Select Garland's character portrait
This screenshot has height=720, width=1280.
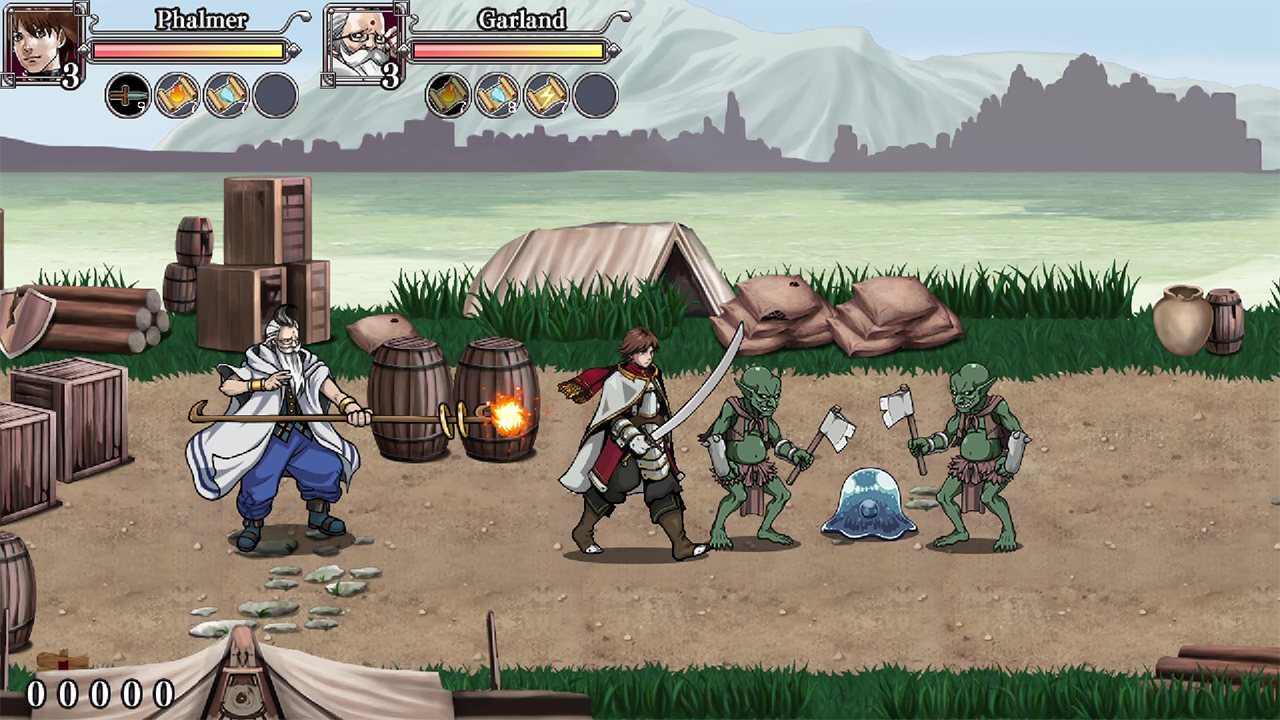click(362, 43)
